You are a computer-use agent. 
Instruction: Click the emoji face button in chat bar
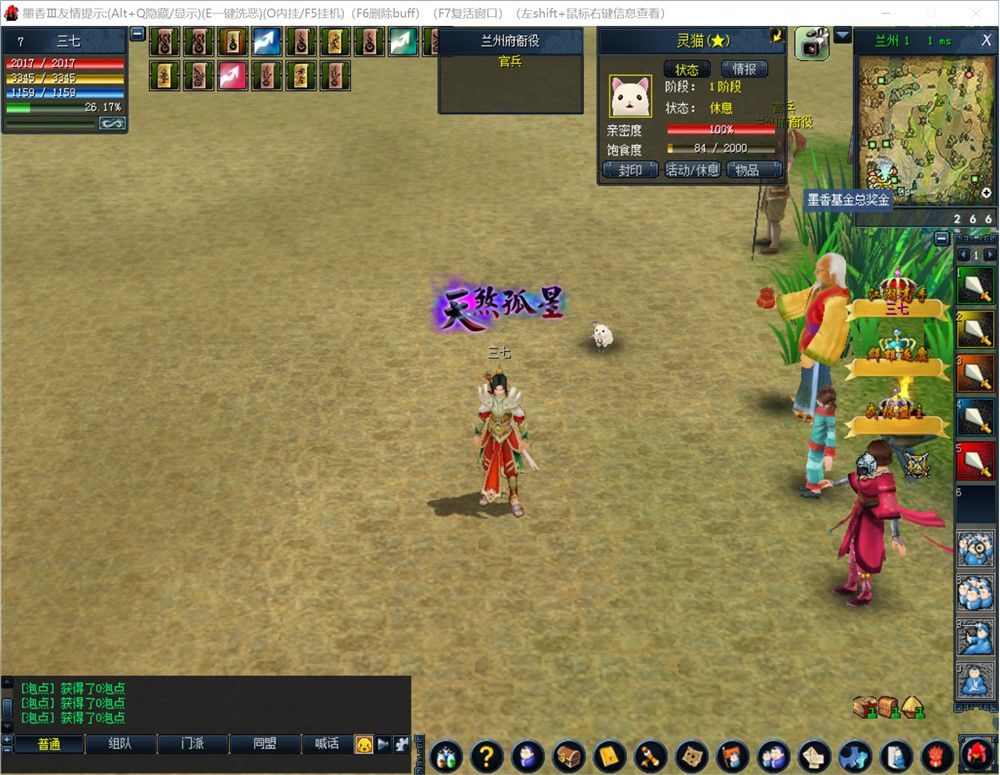[364, 744]
